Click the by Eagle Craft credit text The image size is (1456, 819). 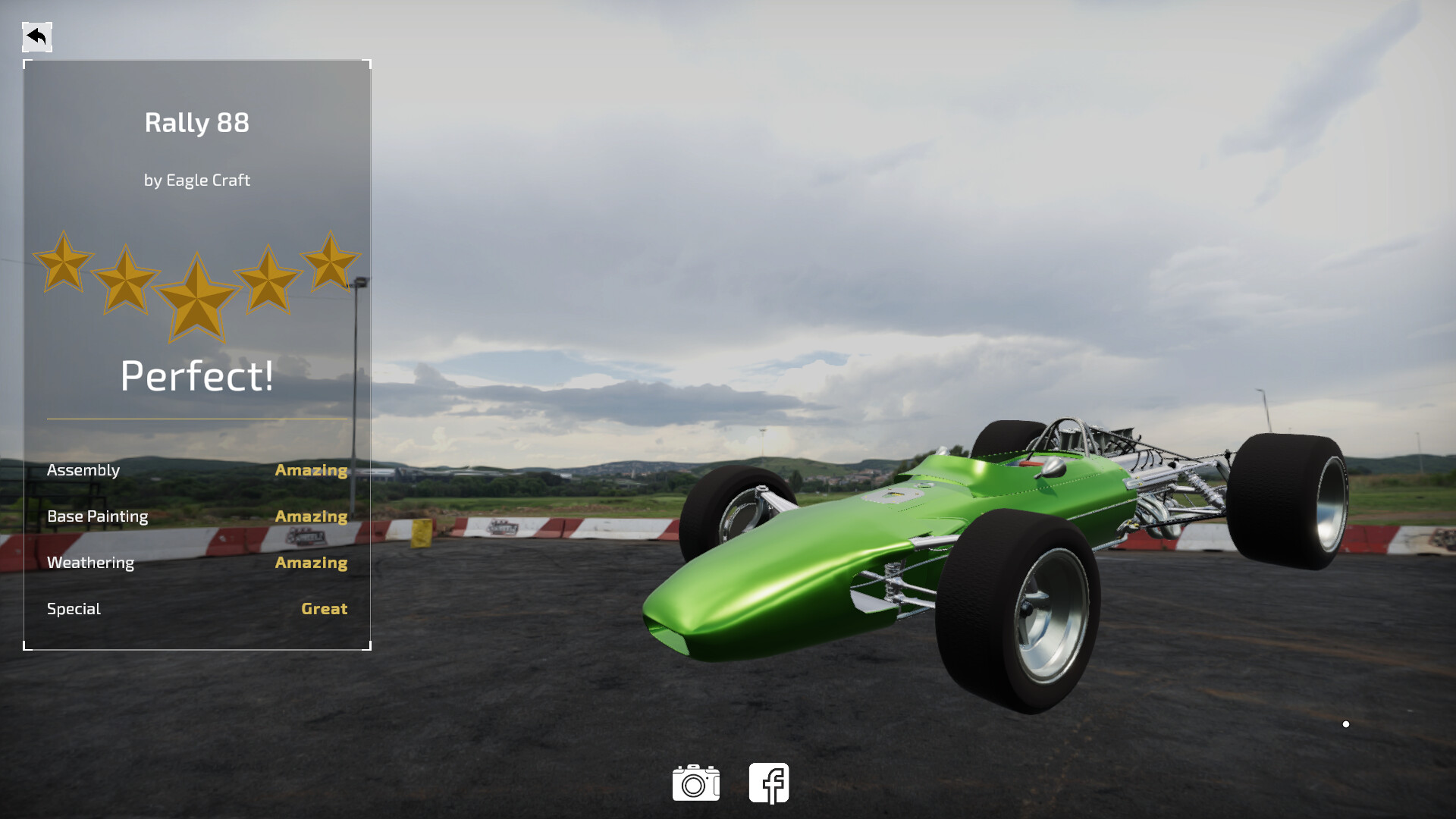(x=196, y=180)
